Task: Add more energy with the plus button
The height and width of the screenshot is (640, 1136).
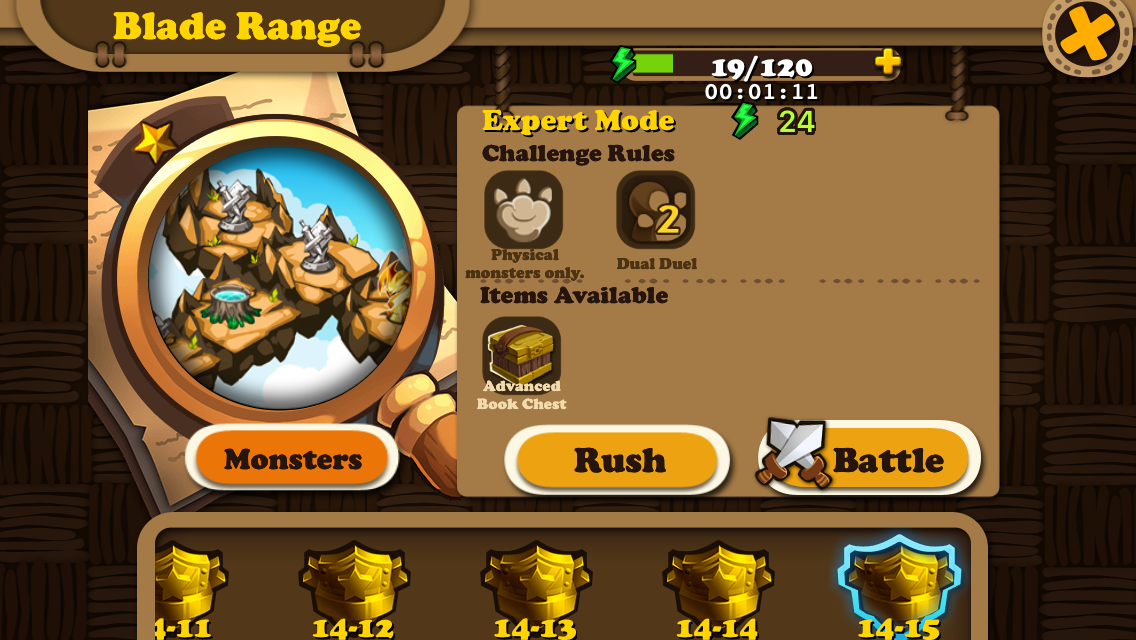Action: [887, 62]
